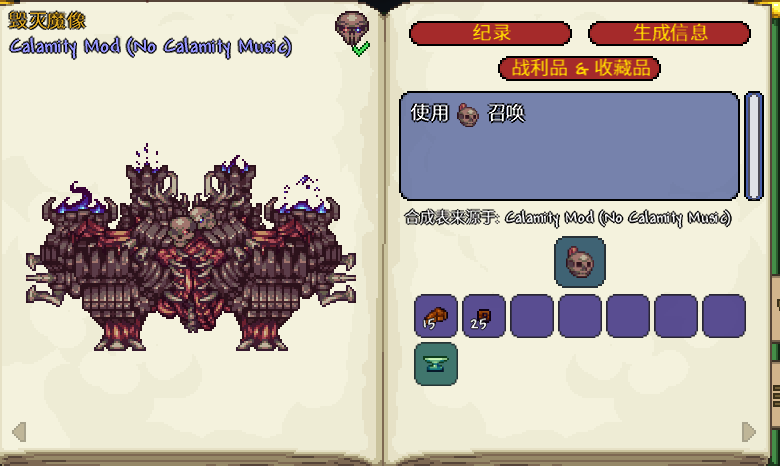Select the ingredient slot with quantity 15
Screen dimensions: 780x466
(x=436, y=316)
